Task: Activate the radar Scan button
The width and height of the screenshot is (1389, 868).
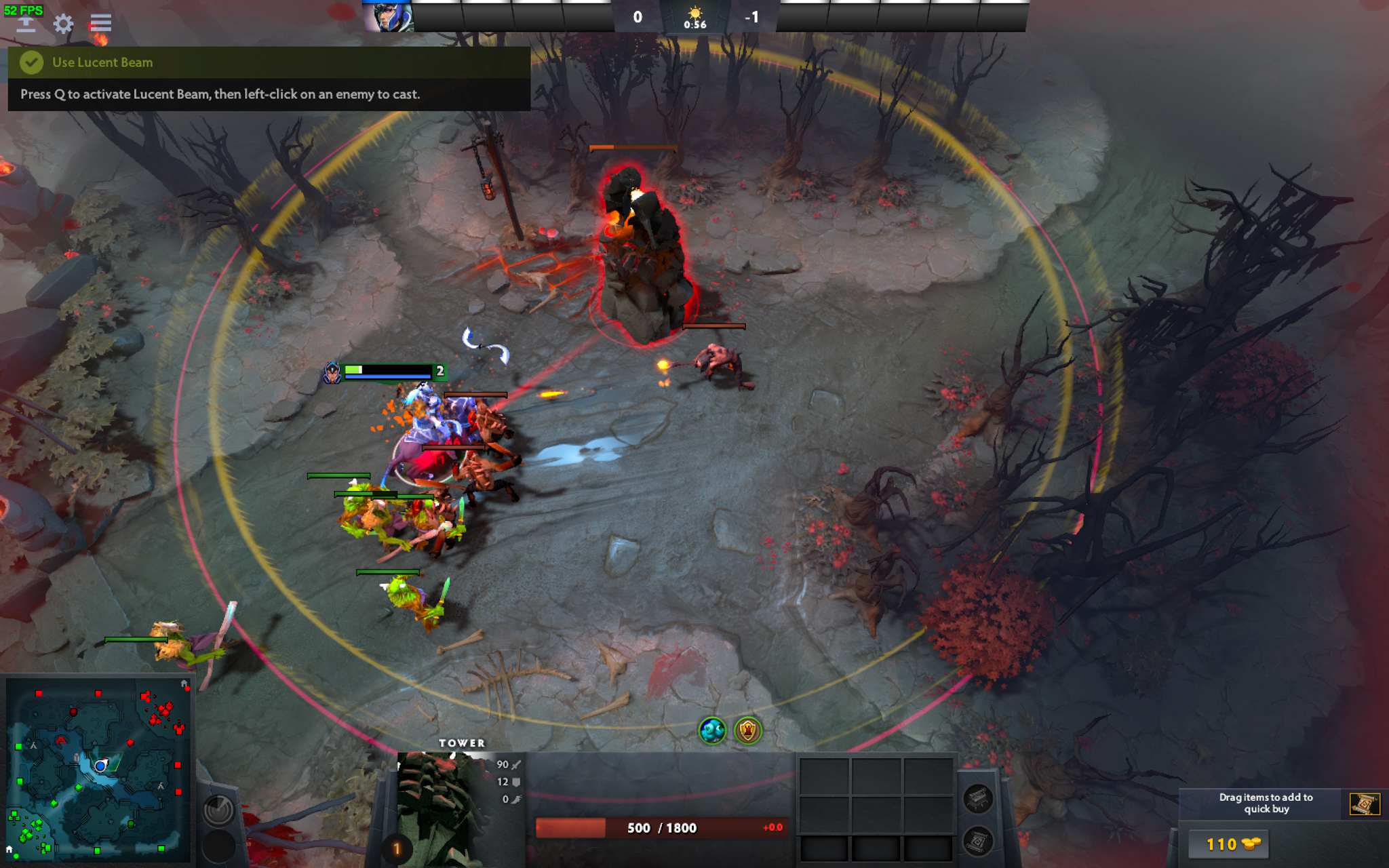Action: 218,810
